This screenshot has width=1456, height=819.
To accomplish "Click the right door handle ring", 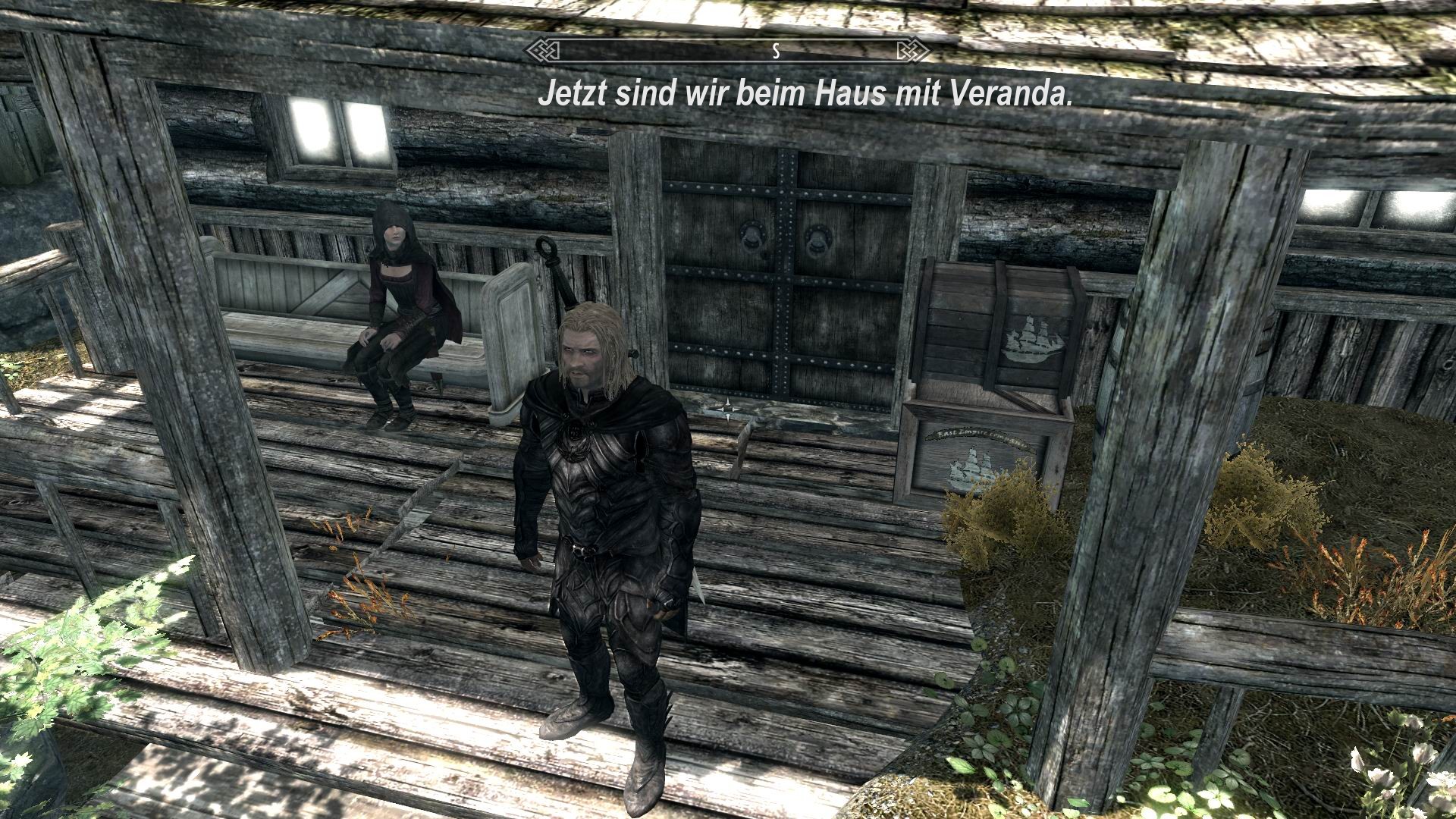I will [x=817, y=240].
